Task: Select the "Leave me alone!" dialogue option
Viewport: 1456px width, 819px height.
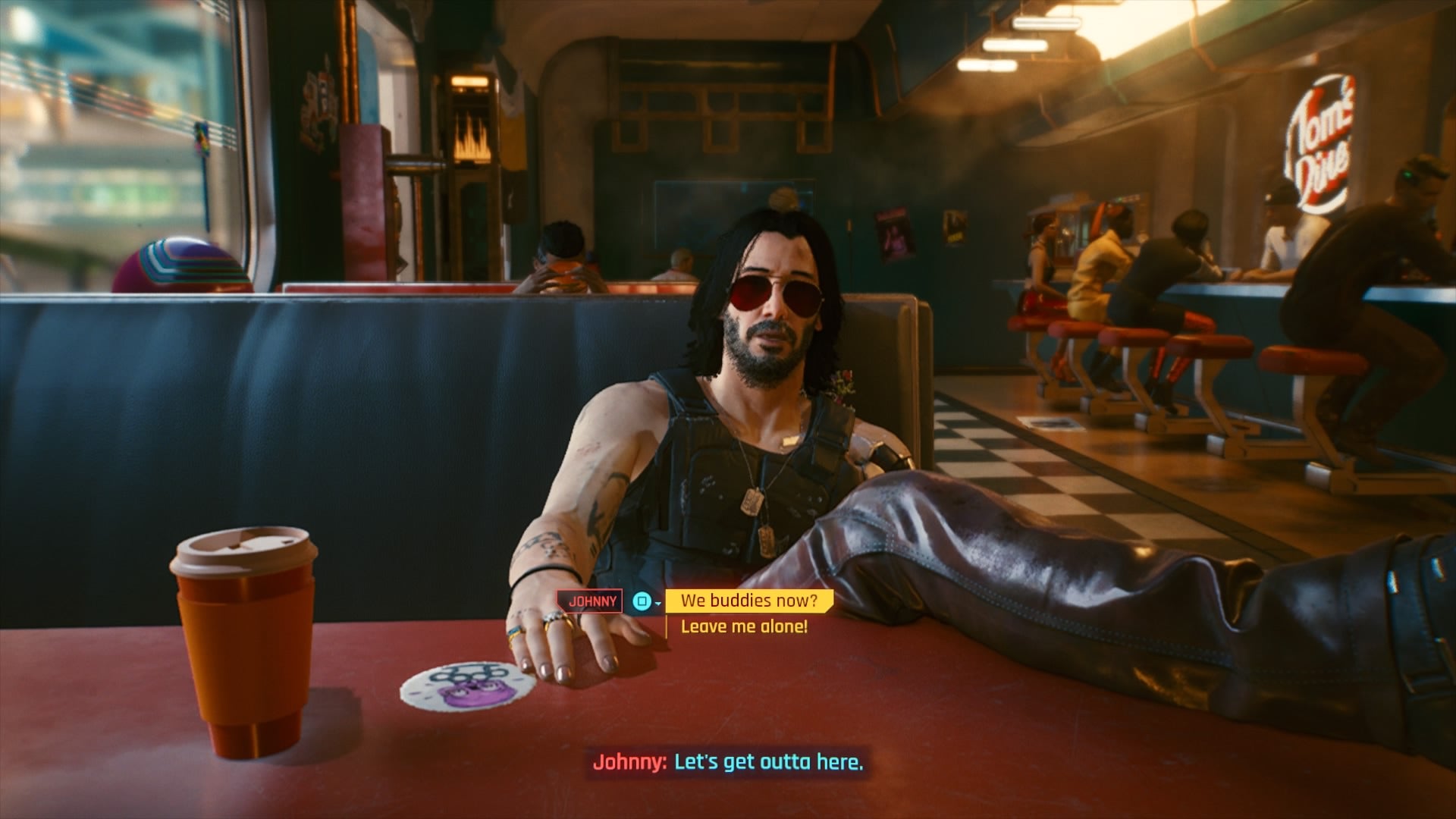Action: tap(744, 626)
